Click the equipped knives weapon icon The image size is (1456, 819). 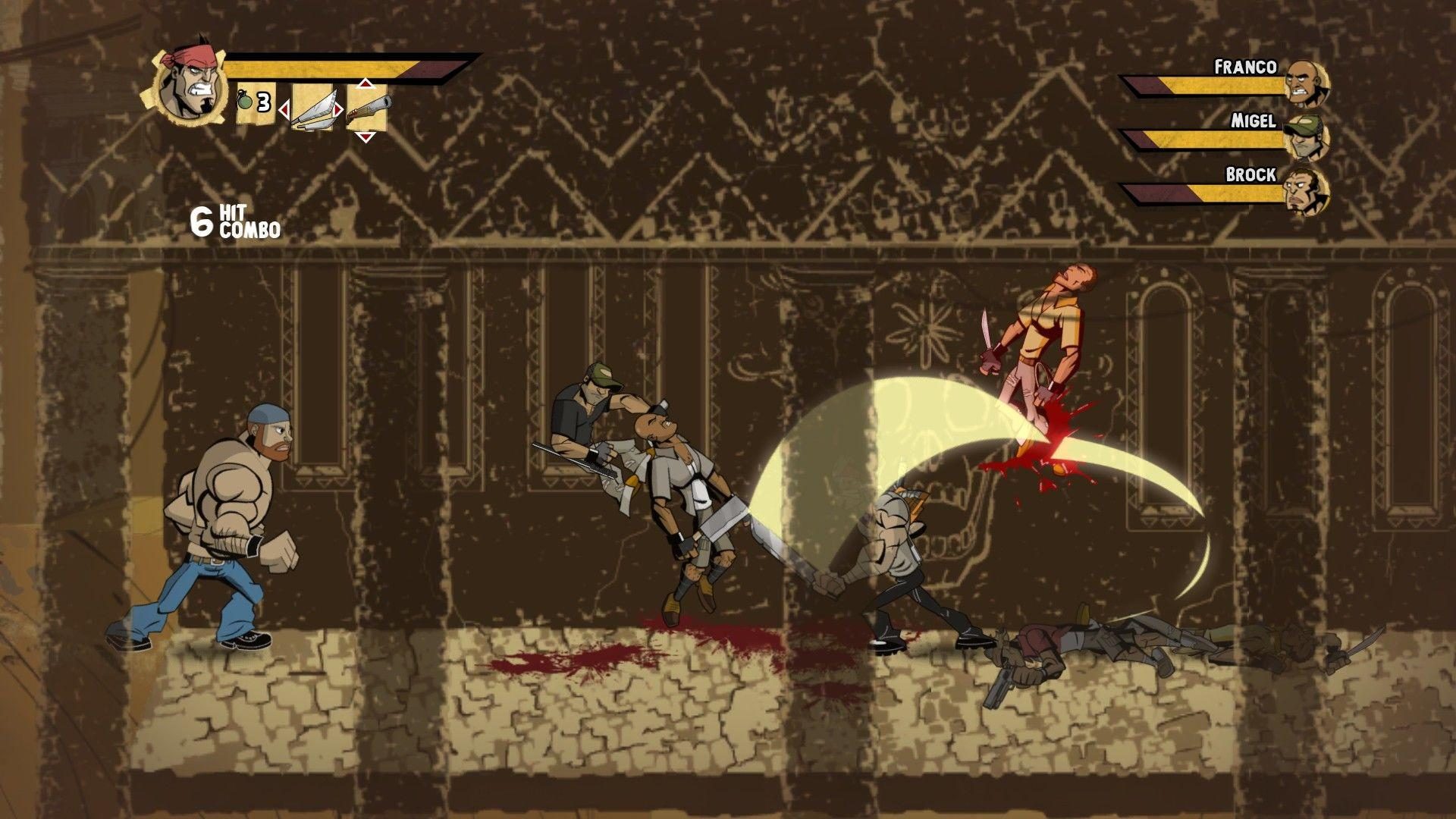point(315,110)
